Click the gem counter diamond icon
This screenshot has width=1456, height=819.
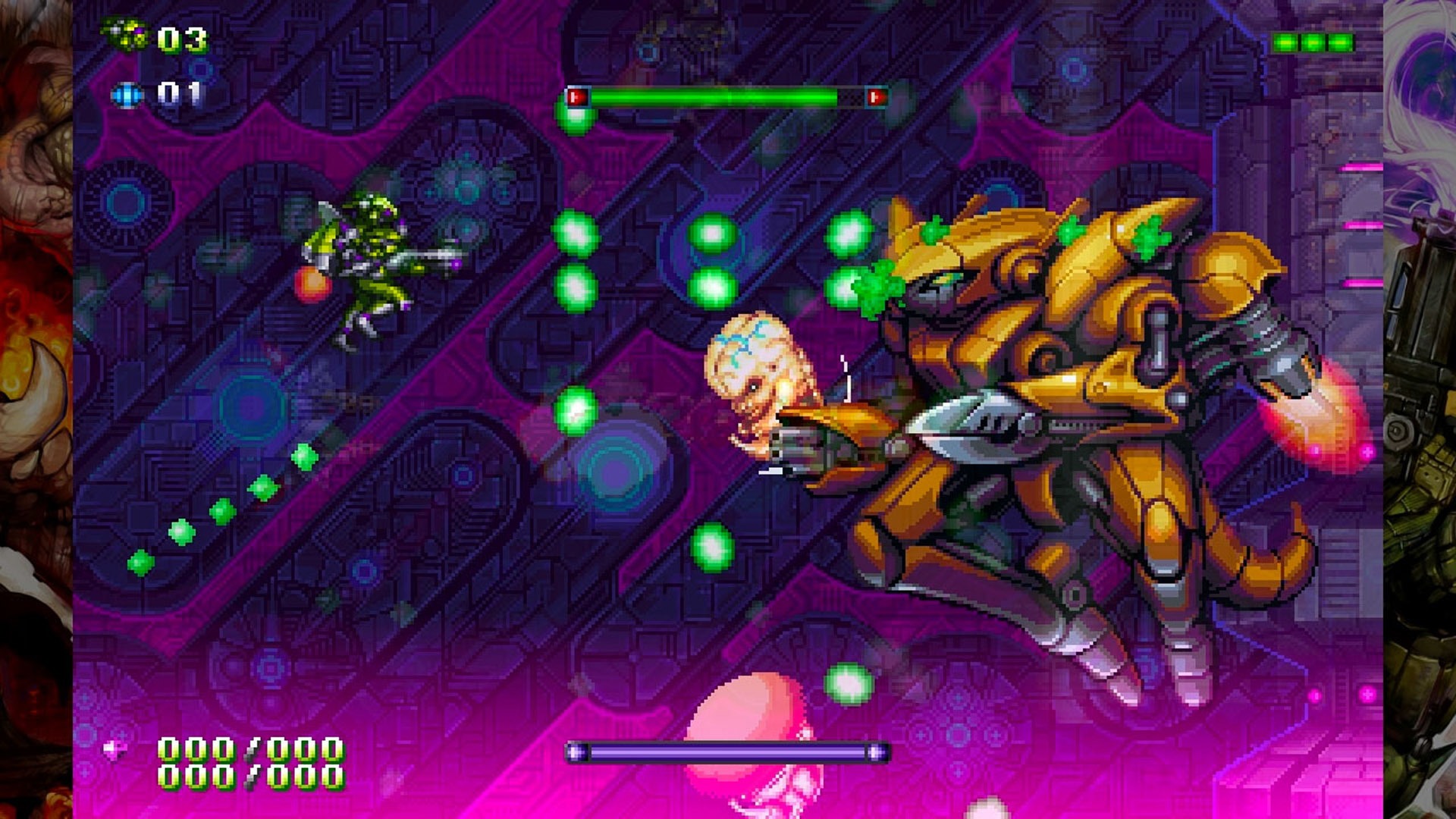115,748
